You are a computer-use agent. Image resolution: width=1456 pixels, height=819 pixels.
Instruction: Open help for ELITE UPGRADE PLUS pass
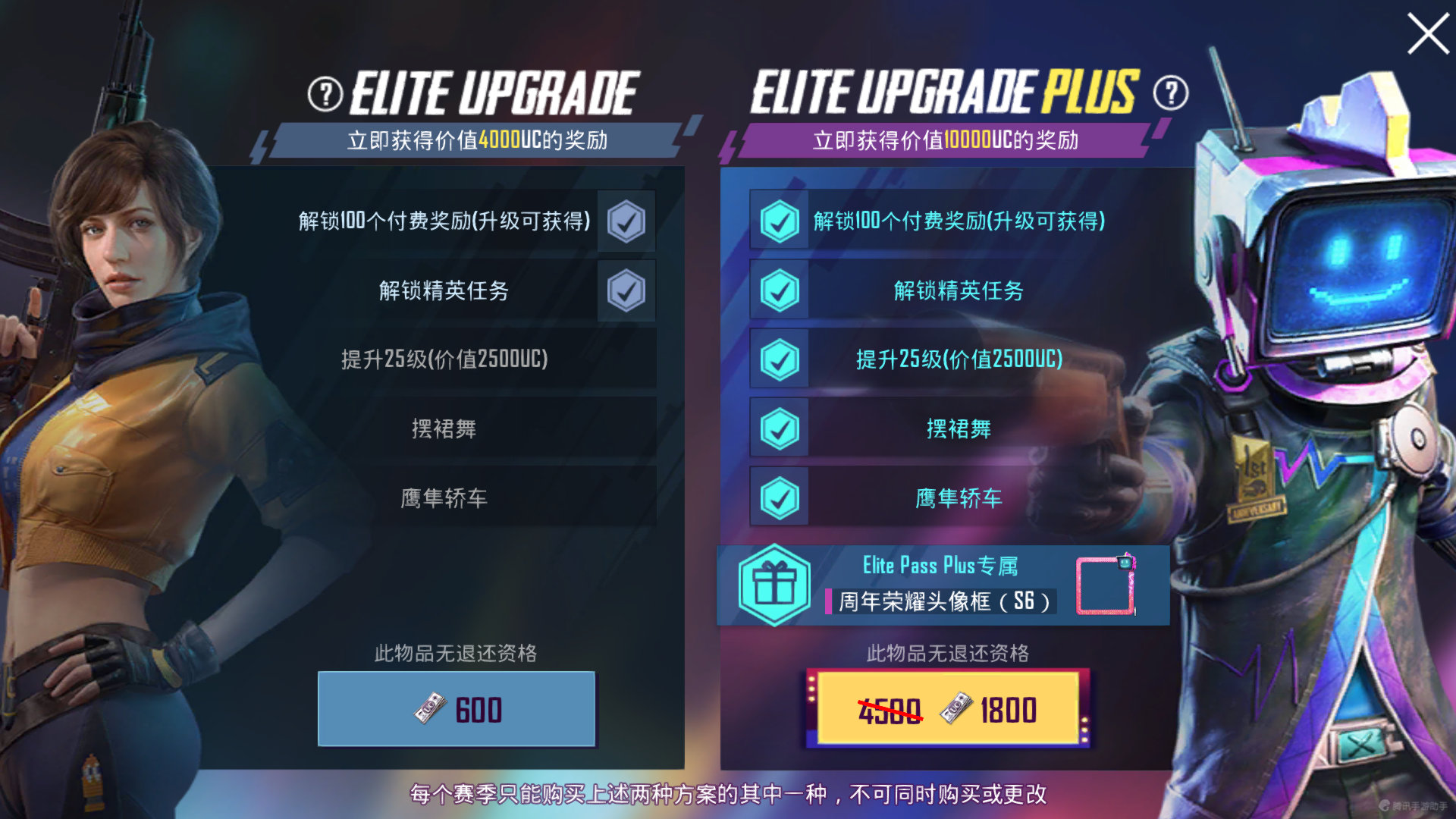pyautogui.click(x=1169, y=94)
